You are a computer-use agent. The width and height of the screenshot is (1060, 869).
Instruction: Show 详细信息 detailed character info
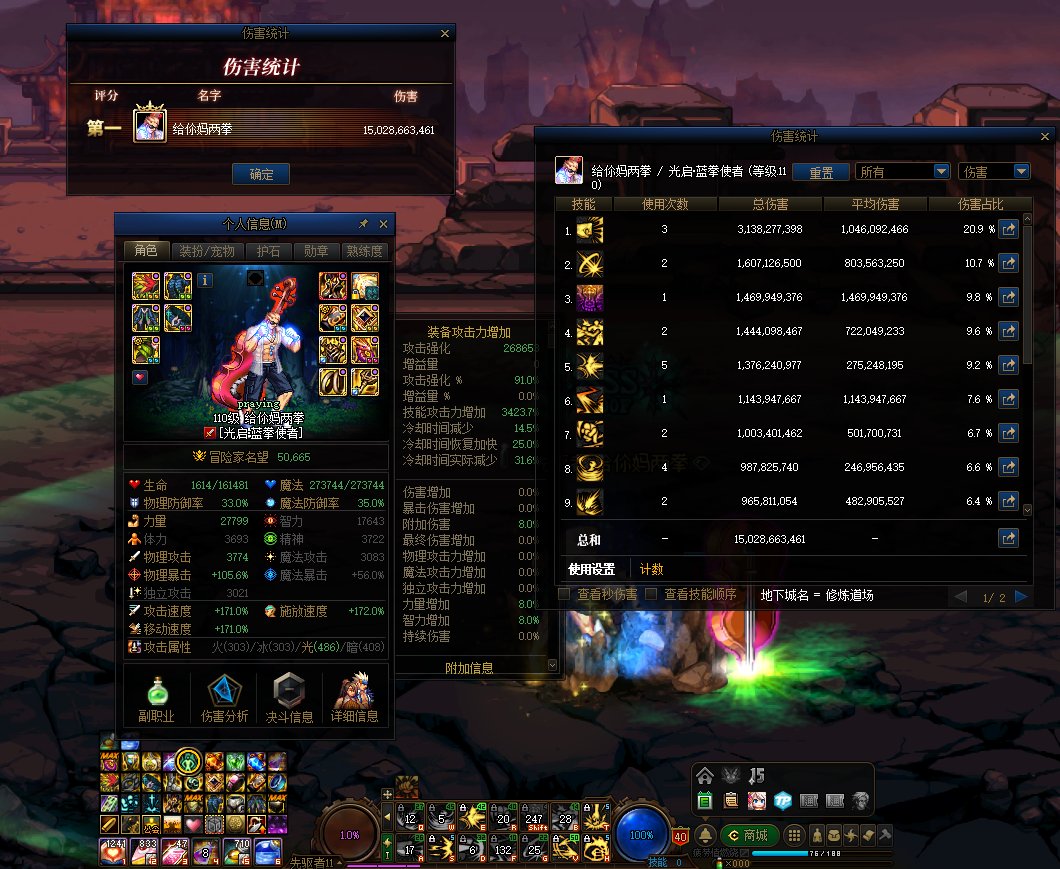(354, 698)
